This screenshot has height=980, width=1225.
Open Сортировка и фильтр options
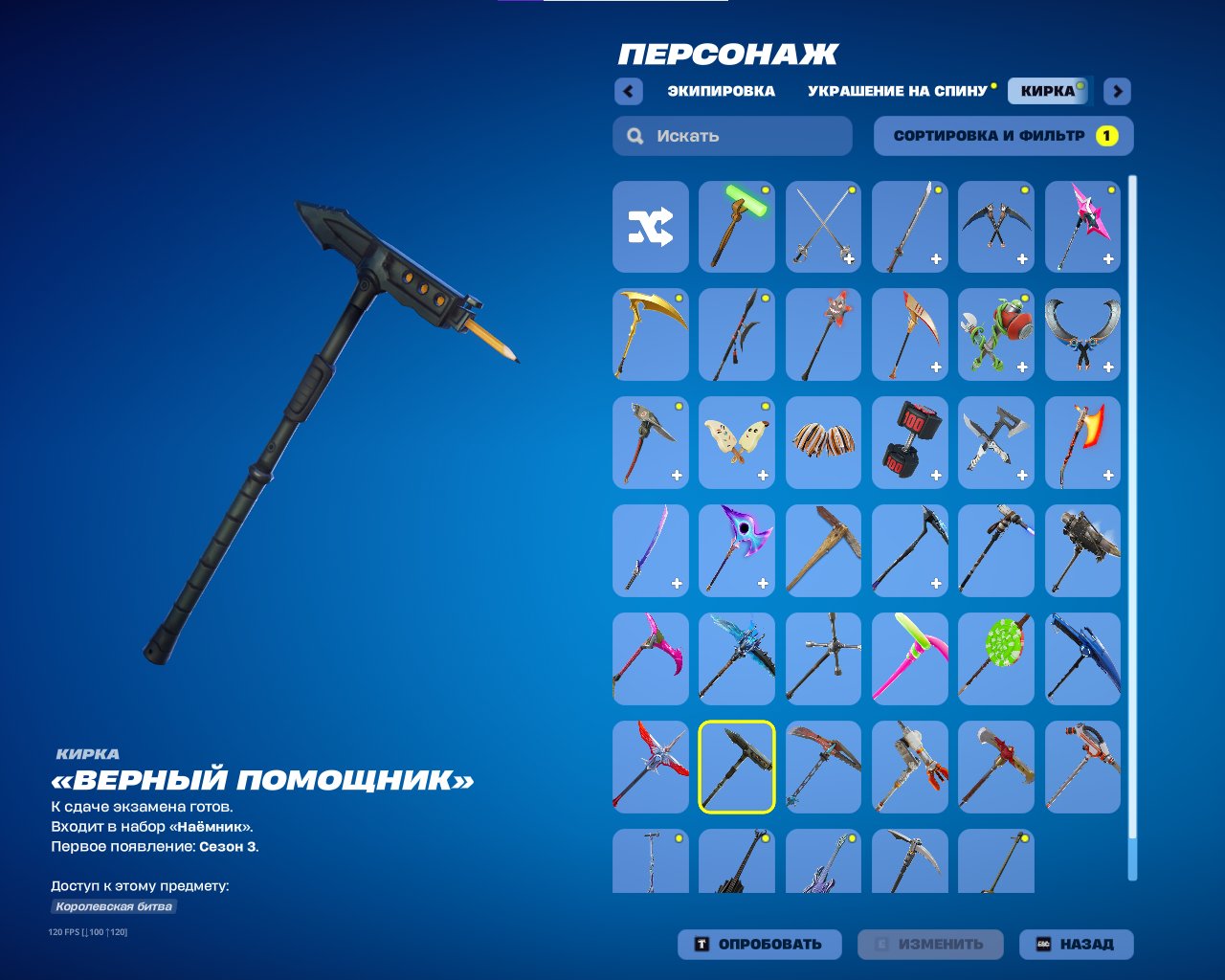[1001, 136]
